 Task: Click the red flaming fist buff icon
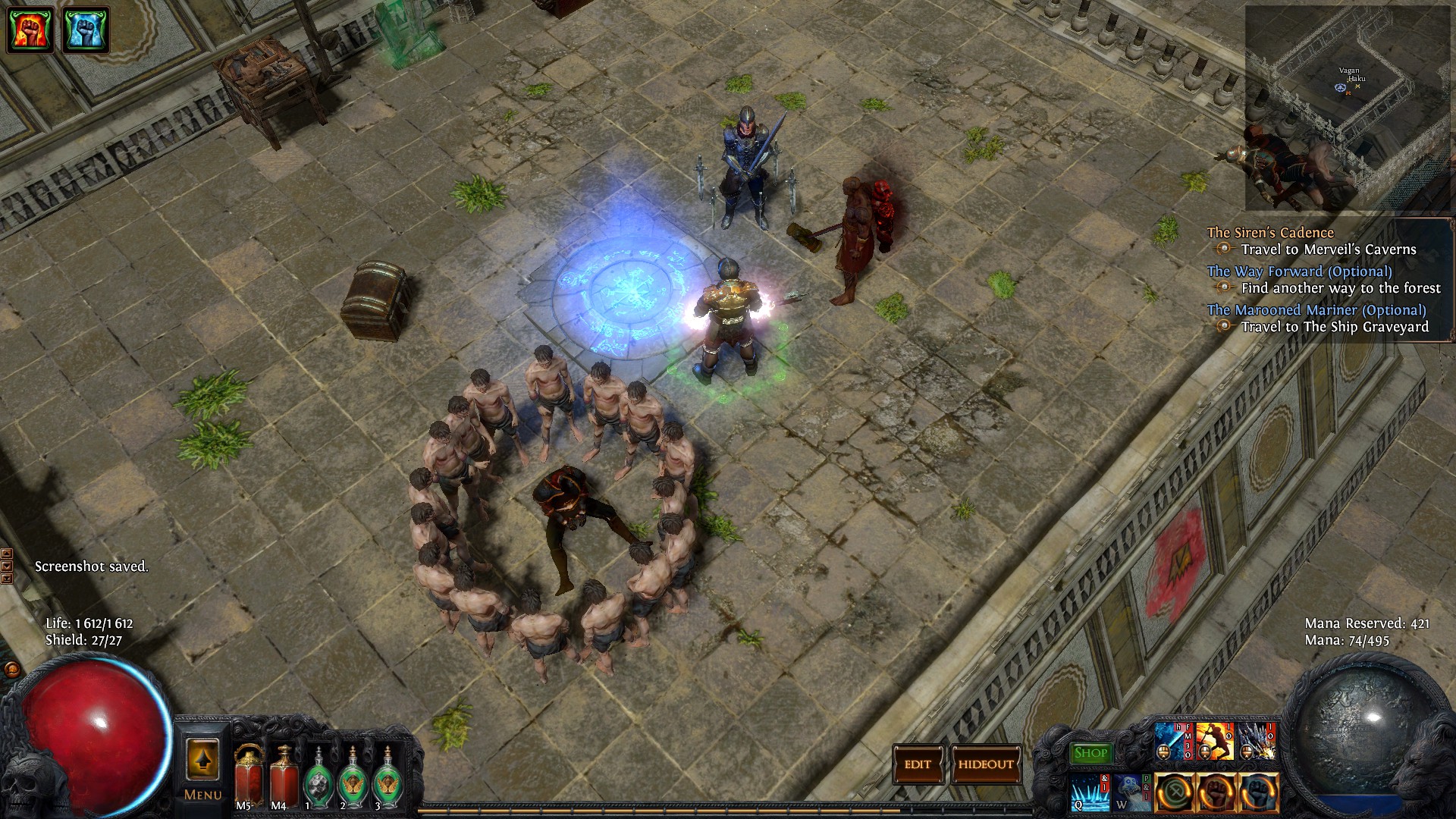(30, 30)
